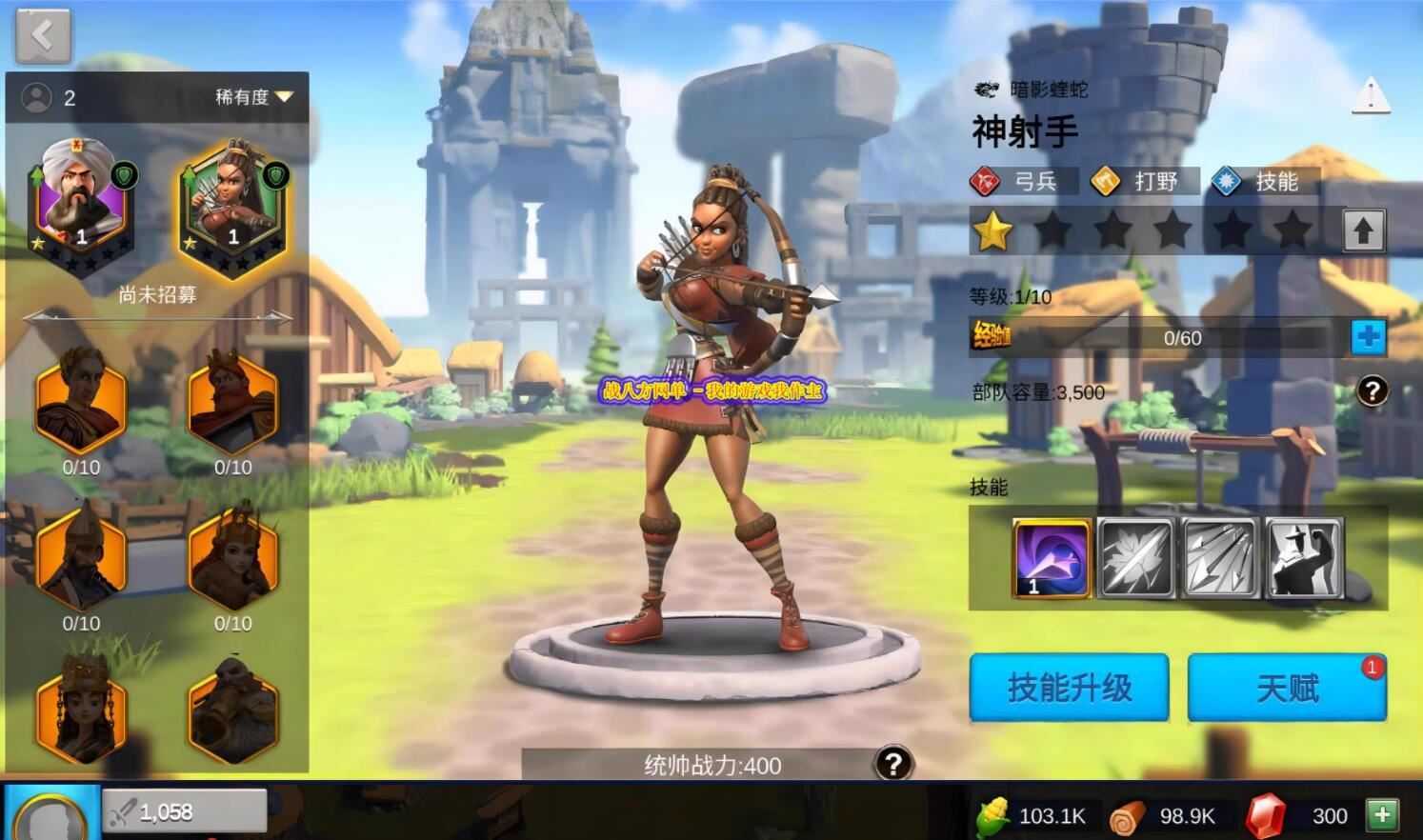Open the 天赋 panel with red badge
Image resolution: width=1423 pixels, height=840 pixels.
[x=1288, y=688]
